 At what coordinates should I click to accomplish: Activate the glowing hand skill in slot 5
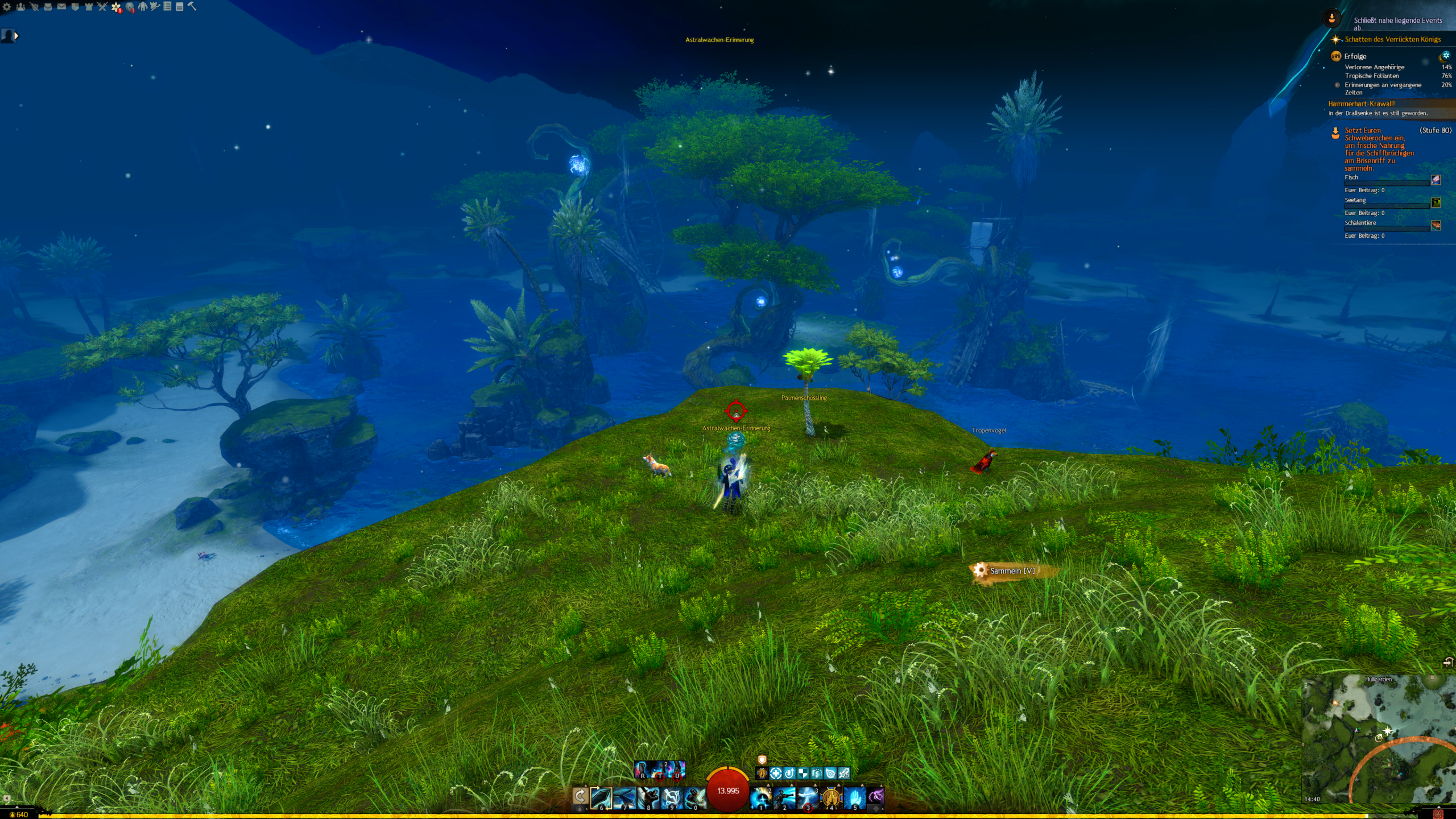coord(854,797)
